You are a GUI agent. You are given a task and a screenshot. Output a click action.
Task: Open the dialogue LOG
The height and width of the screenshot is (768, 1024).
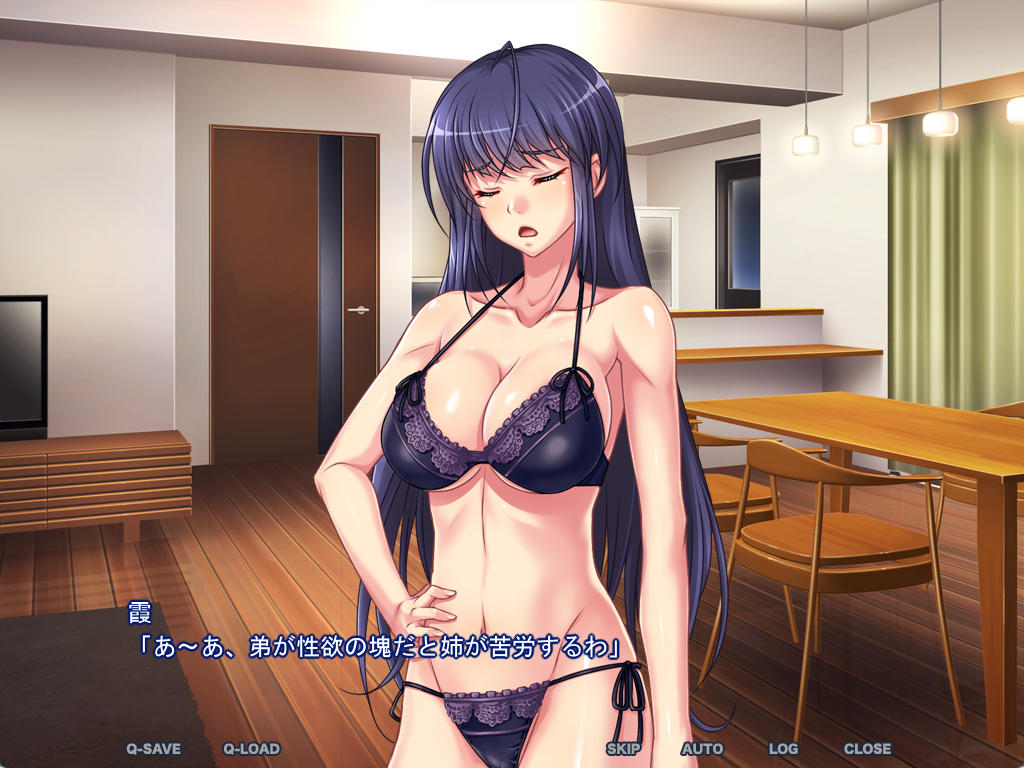pyautogui.click(x=783, y=748)
